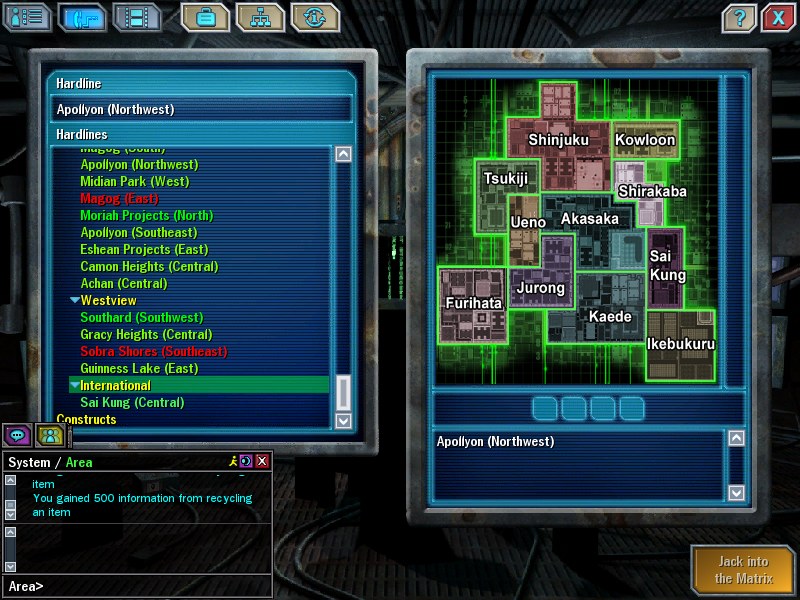This screenshot has height=600, width=800.
Task: Select Guinness Lake (East) hardline
Action: tap(139, 369)
